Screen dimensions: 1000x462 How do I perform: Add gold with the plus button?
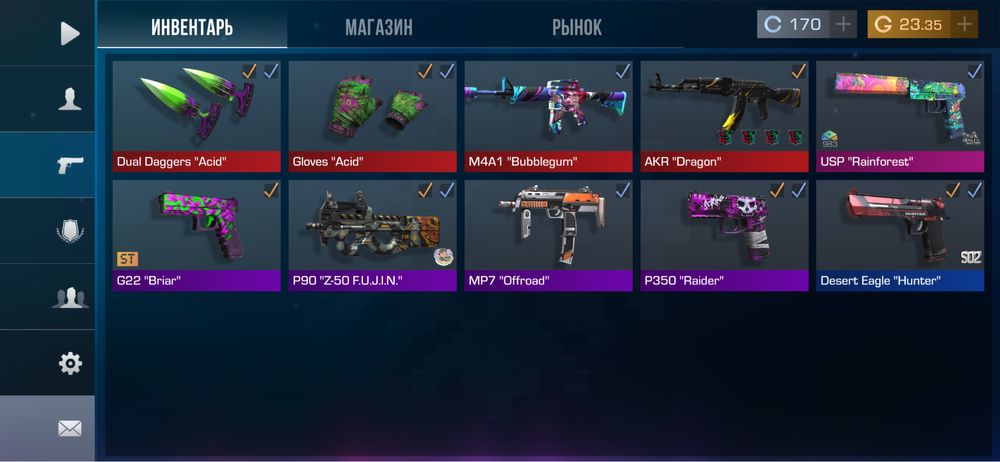click(964, 24)
